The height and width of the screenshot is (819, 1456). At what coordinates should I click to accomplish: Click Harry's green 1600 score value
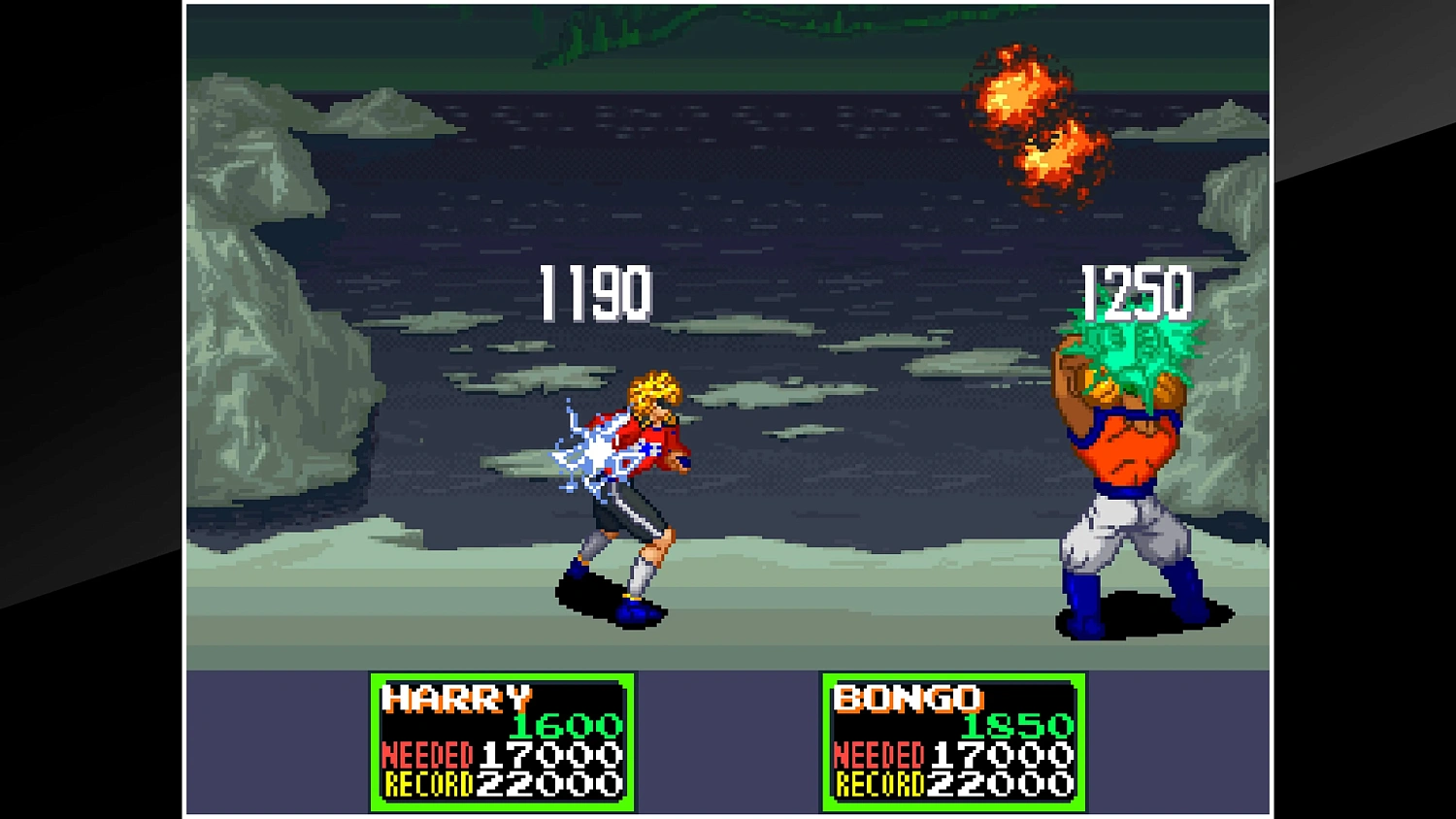pyautogui.click(x=565, y=725)
